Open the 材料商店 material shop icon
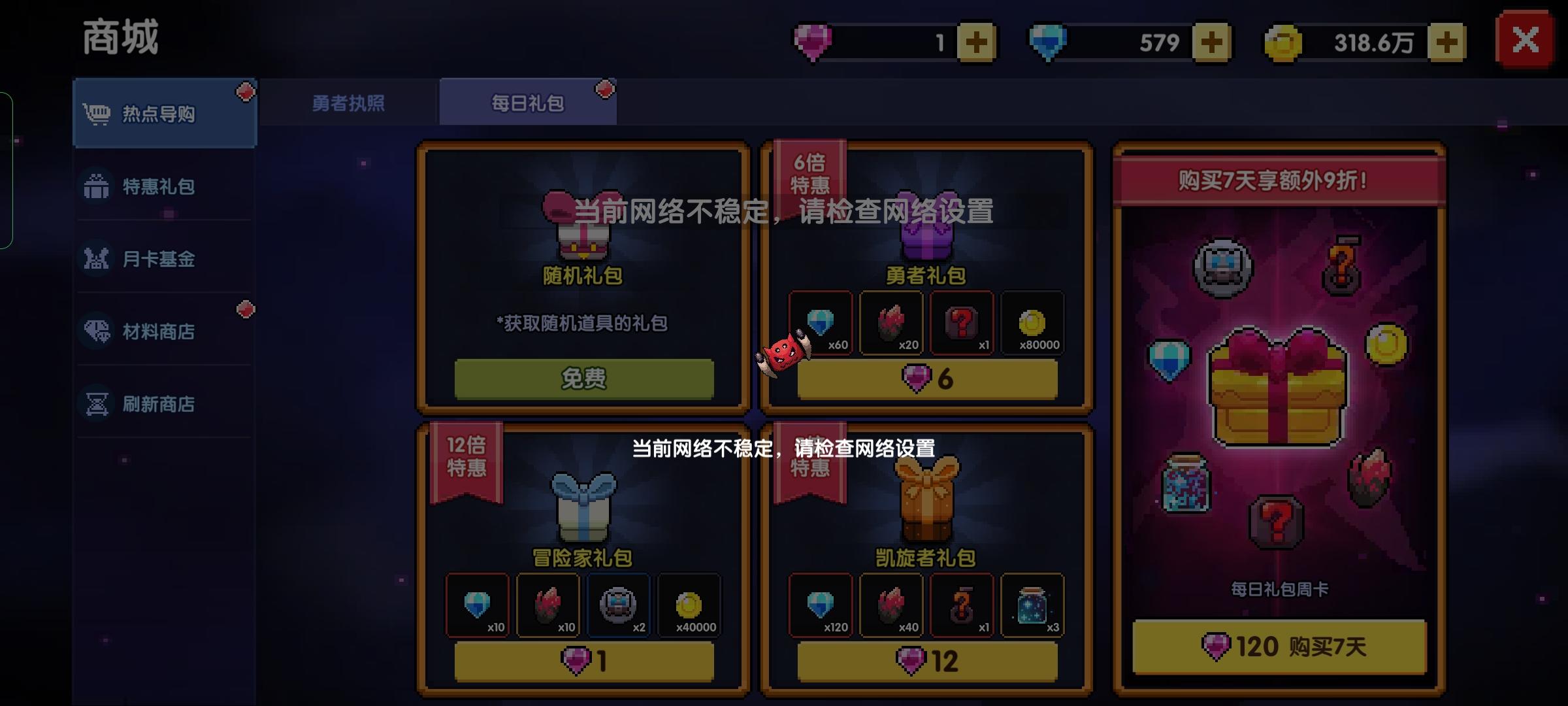Screen dimensions: 1568x706 point(97,331)
